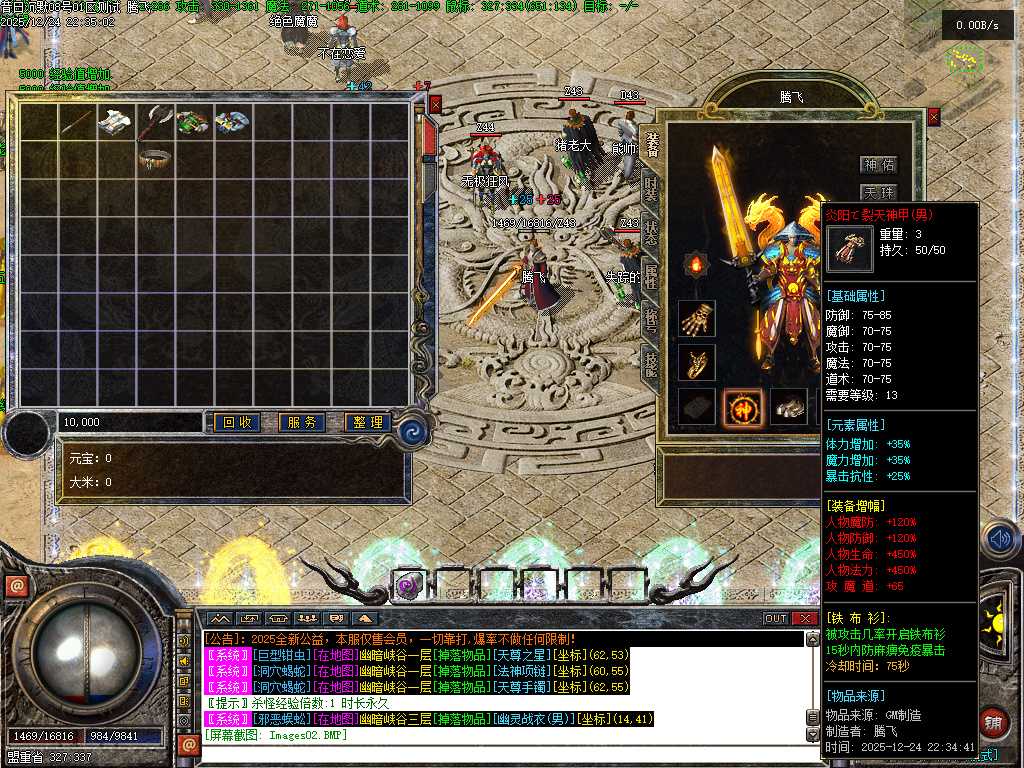This screenshot has height=768, width=1024.
Task: Pick the white armor item in the bag
Action: [x=116, y=122]
